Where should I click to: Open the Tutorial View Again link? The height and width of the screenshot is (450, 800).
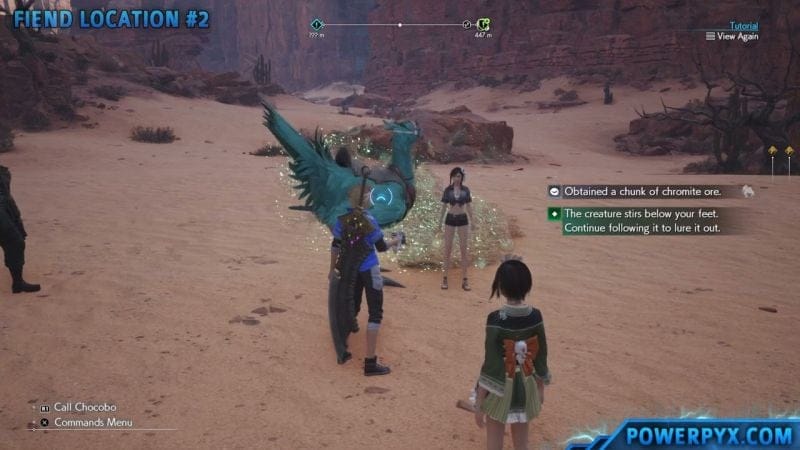point(737,36)
